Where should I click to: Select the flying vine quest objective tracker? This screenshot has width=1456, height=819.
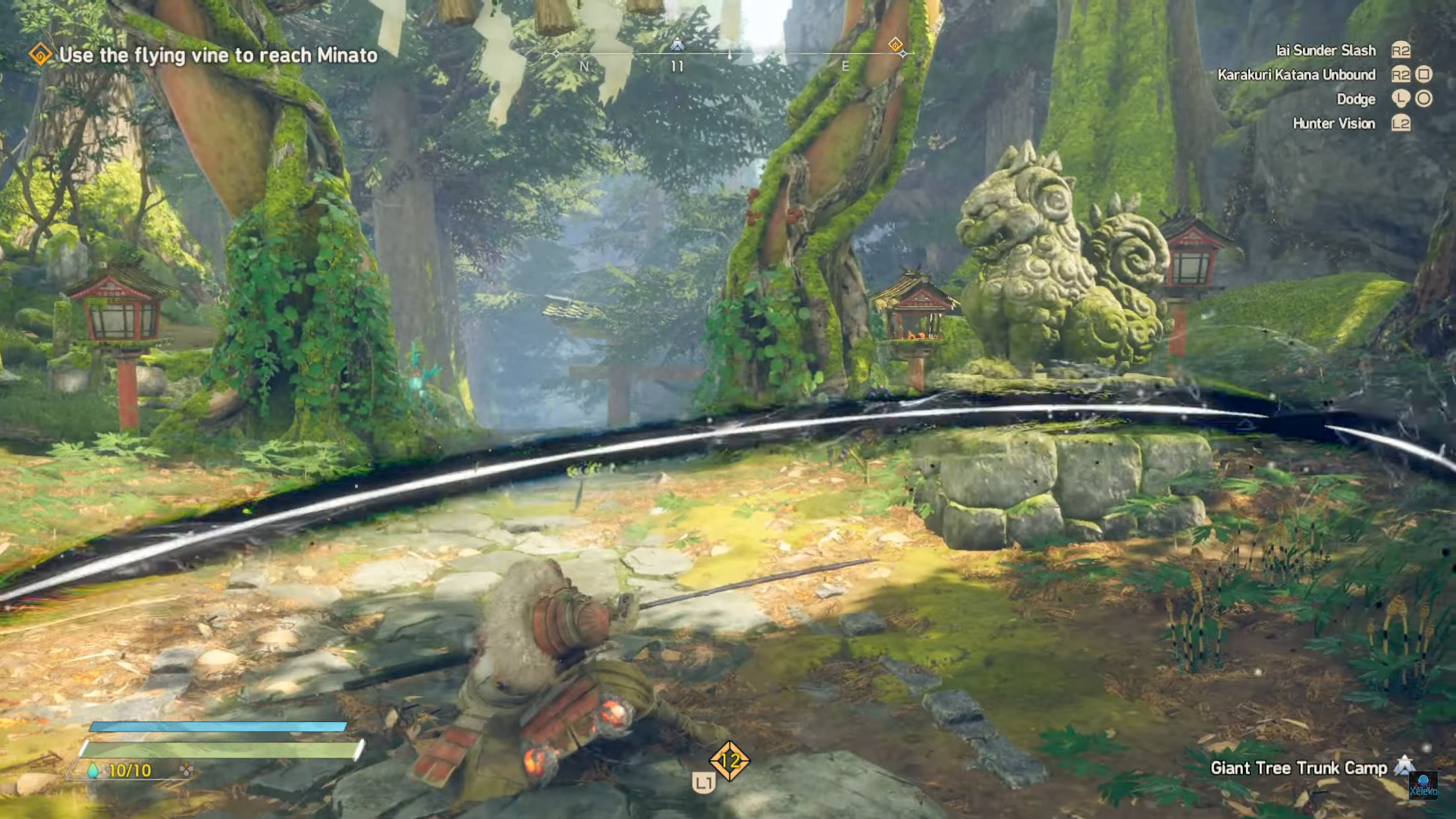click(205, 55)
